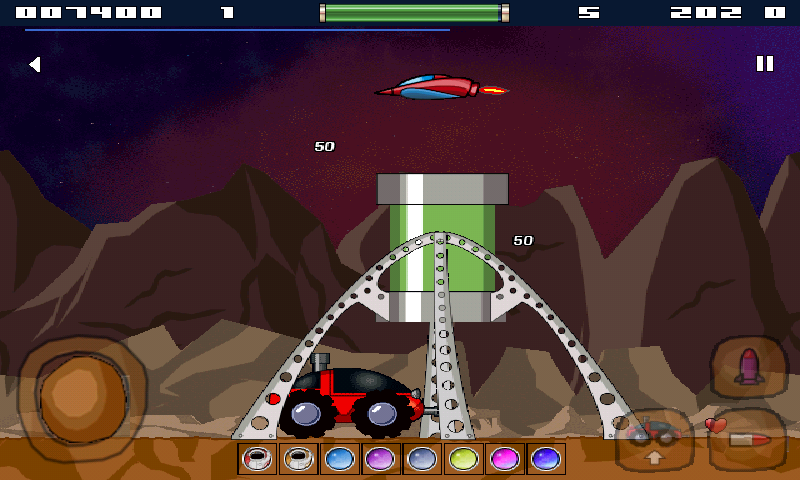The image size is (800, 480).
Task: Select the yellow-green orb slot
Action: click(462, 459)
